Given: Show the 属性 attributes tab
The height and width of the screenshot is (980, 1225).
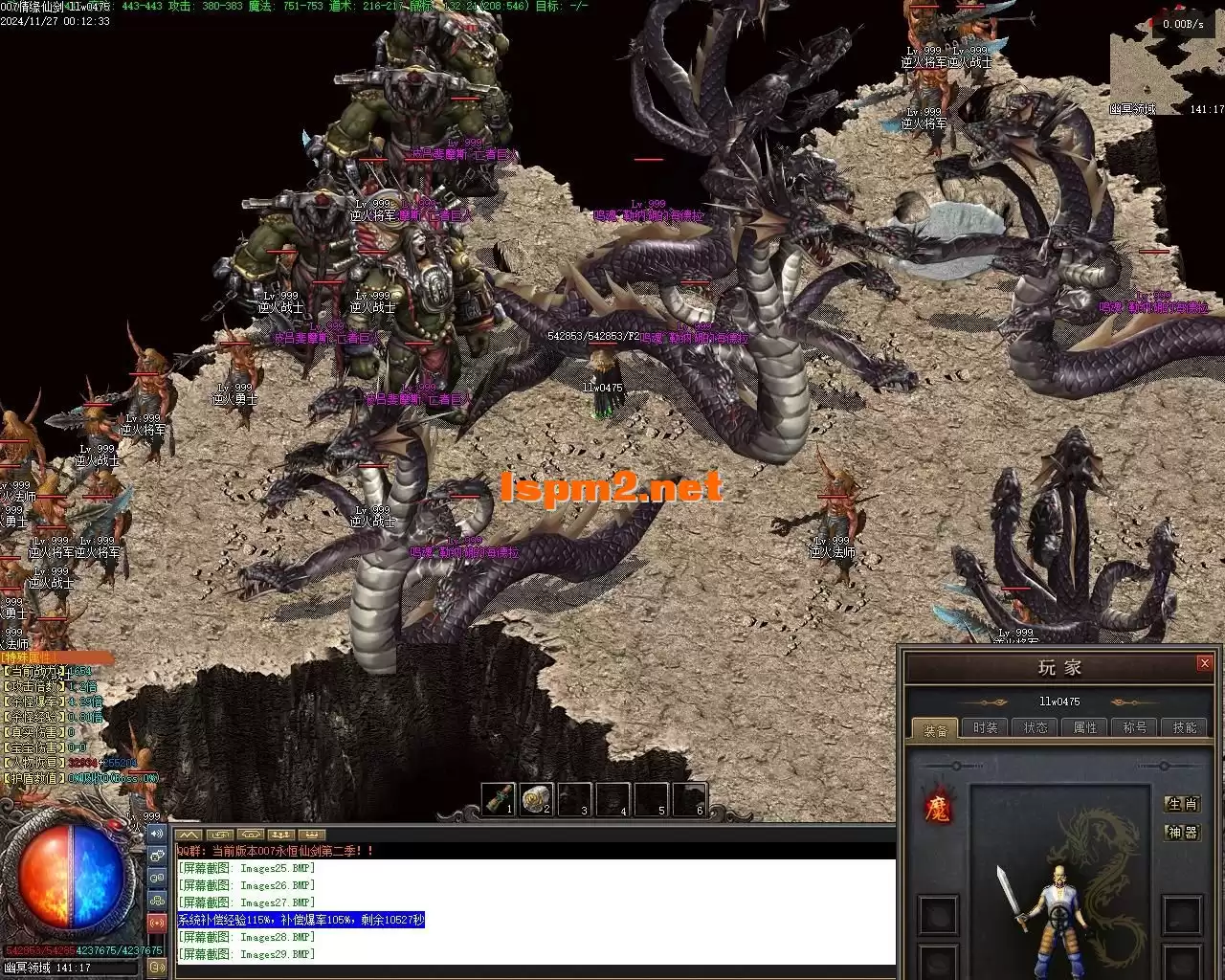Looking at the screenshot, I should (1084, 727).
